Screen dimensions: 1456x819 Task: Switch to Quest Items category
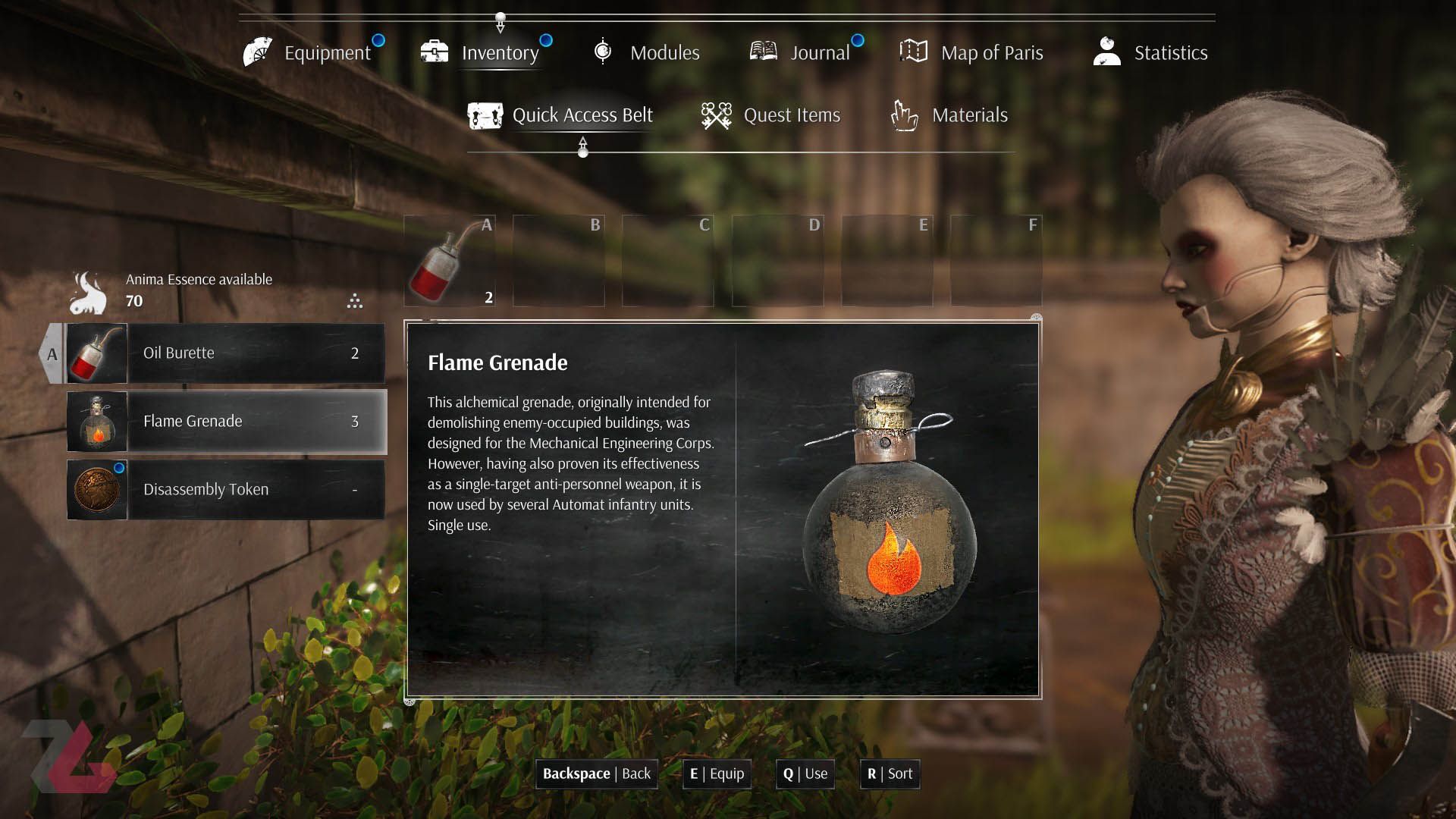tap(771, 115)
